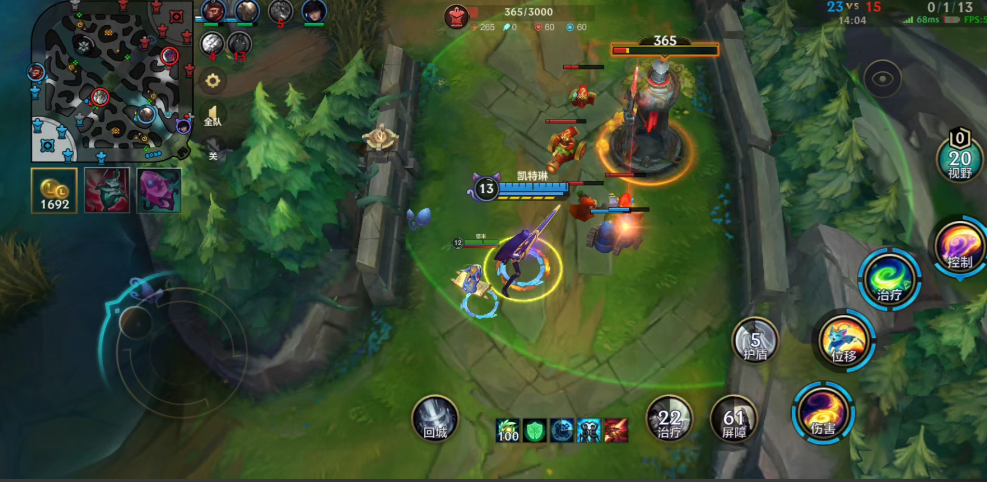Activate the 控制 crowd-control skill

959,246
